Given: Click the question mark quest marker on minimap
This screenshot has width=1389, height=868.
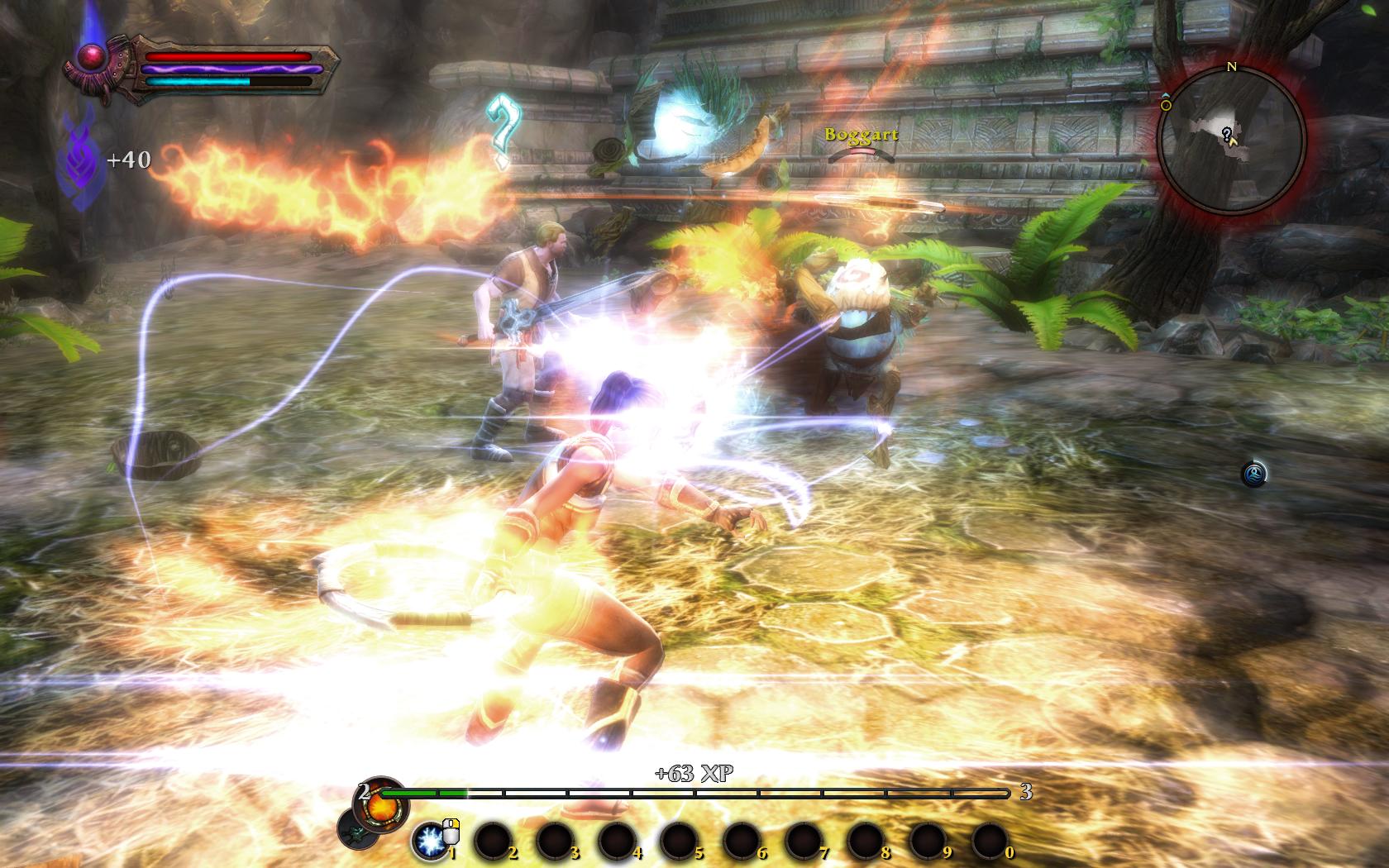Looking at the screenshot, I should pyautogui.click(x=1227, y=134).
